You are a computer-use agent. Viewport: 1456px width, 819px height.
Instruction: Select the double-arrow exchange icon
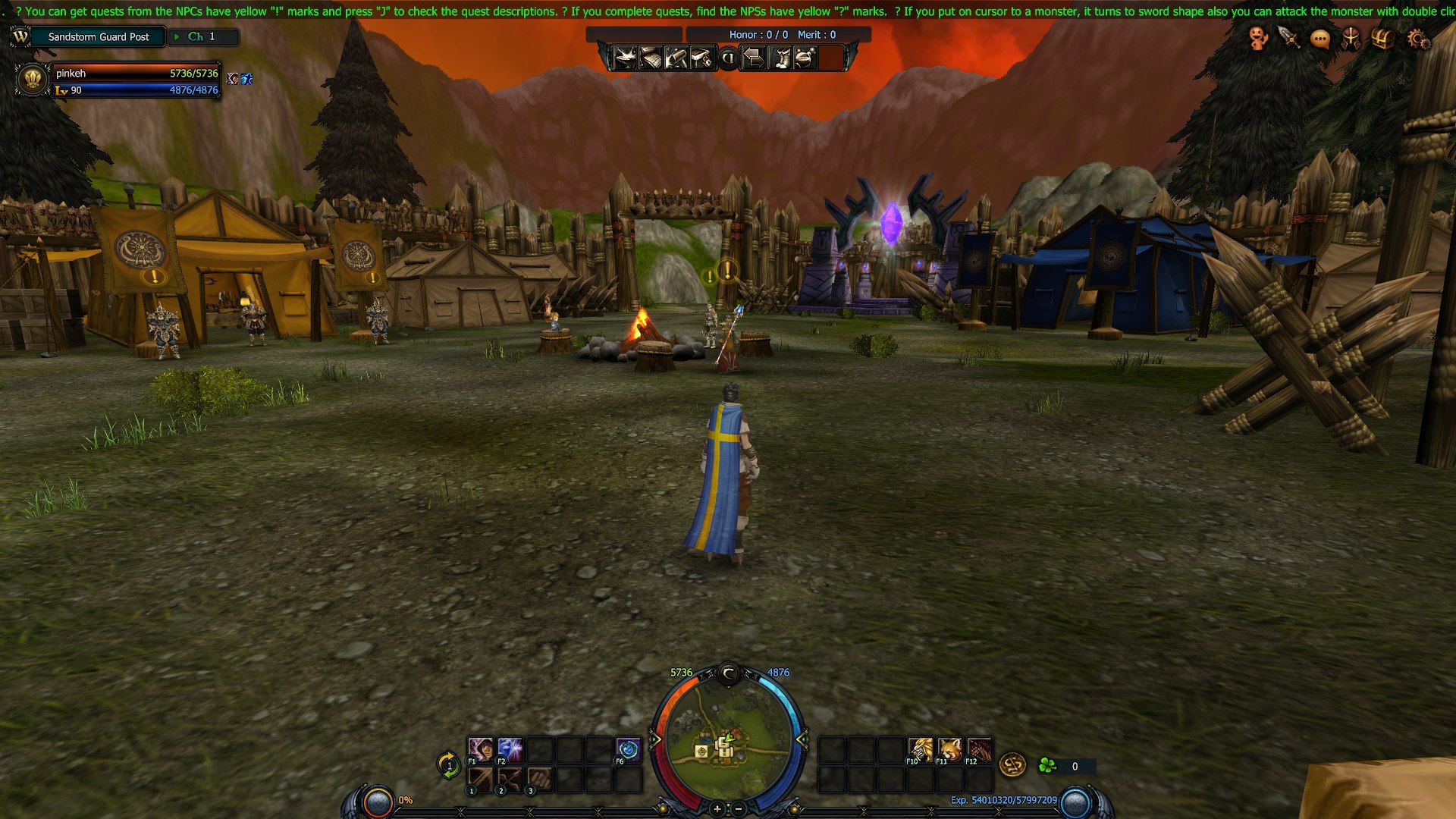coord(753,58)
